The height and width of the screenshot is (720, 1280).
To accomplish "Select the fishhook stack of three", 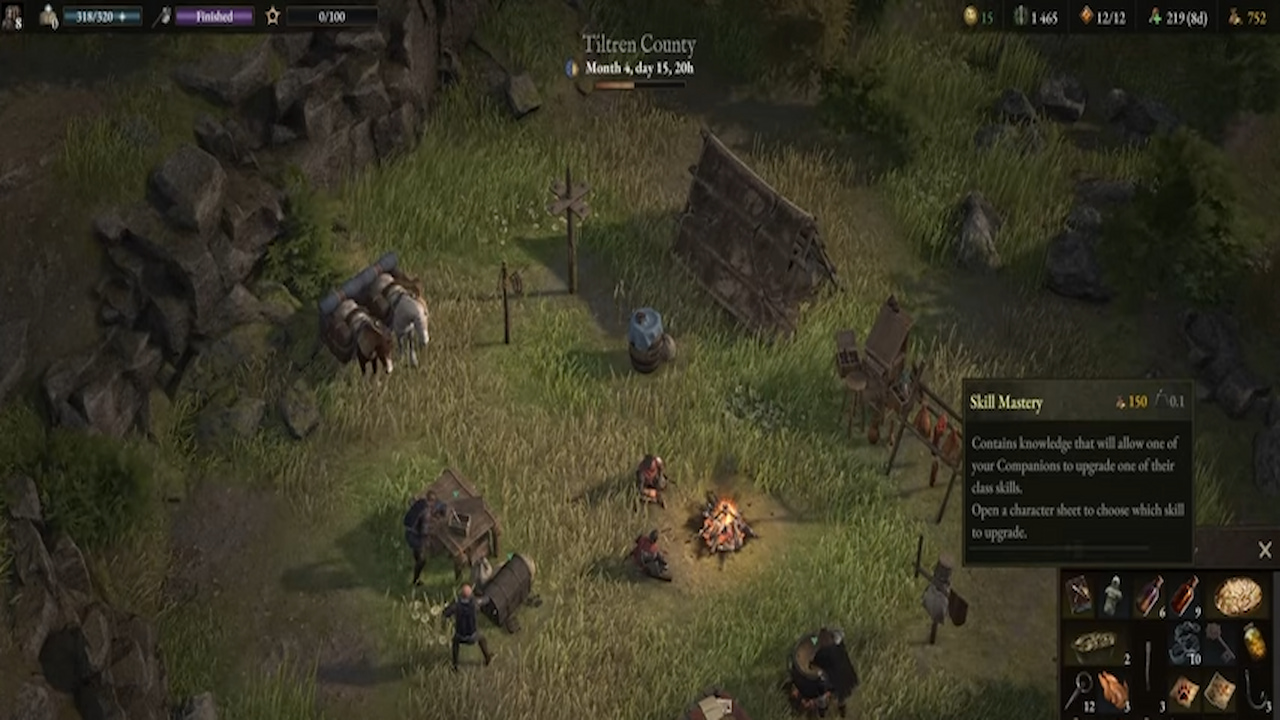I will point(1255,688).
